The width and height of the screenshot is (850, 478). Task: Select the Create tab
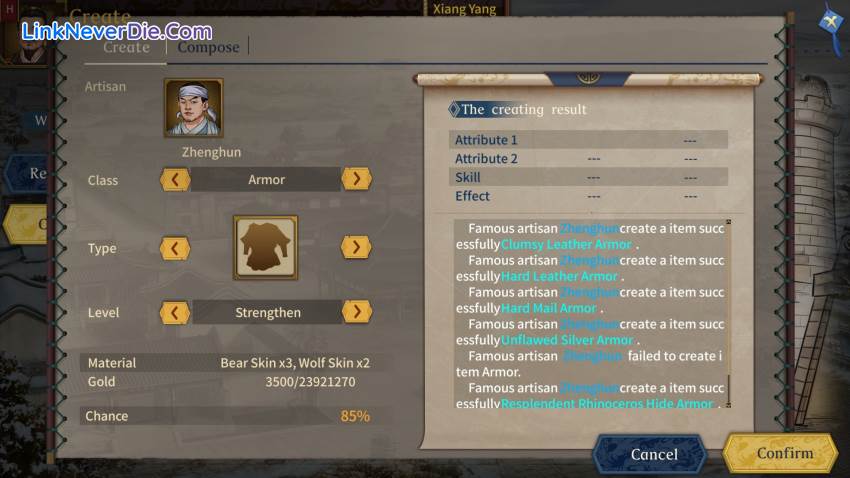[127, 47]
